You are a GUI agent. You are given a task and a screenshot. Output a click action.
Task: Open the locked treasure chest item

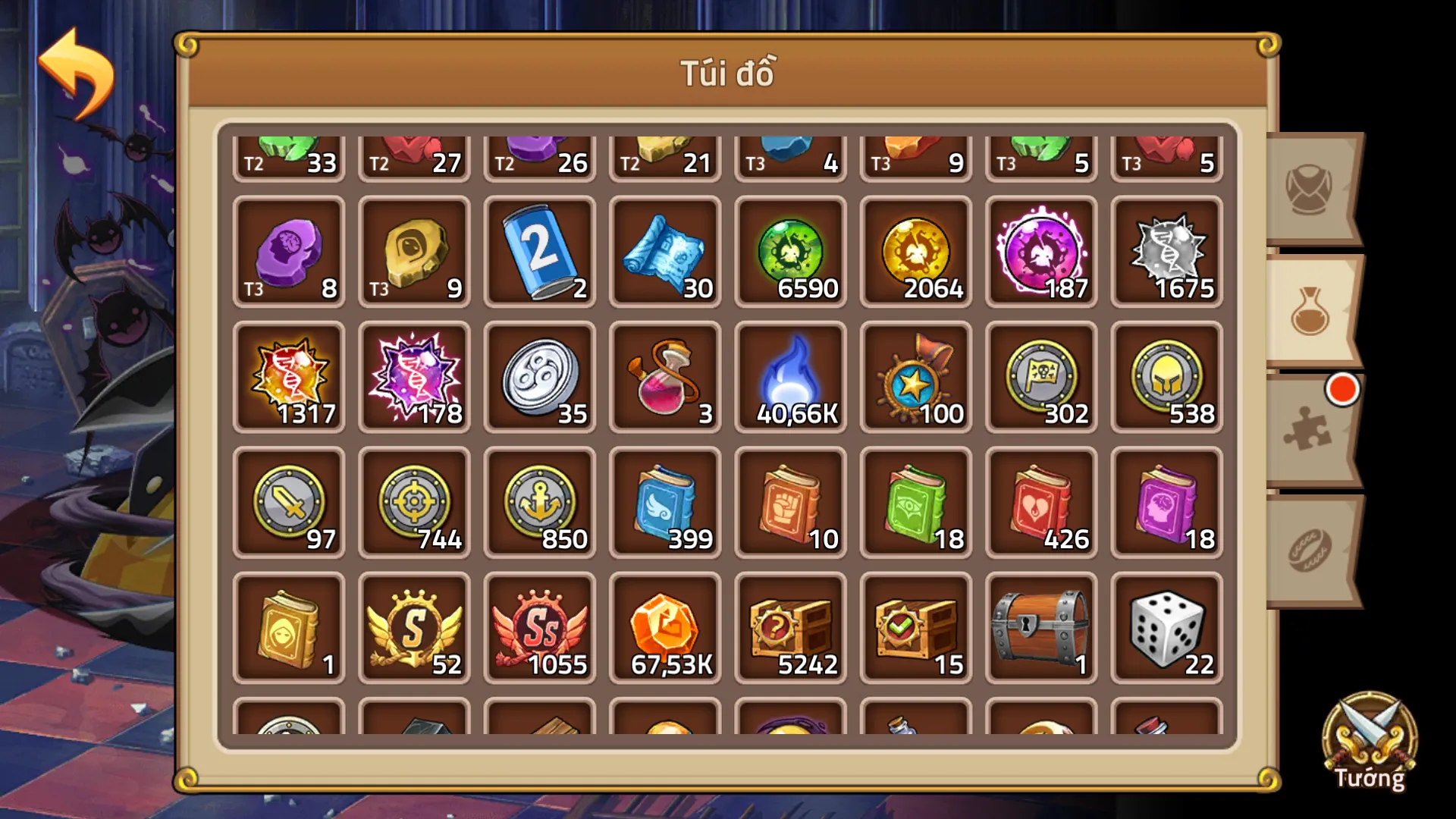pyautogui.click(x=1040, y=626)
